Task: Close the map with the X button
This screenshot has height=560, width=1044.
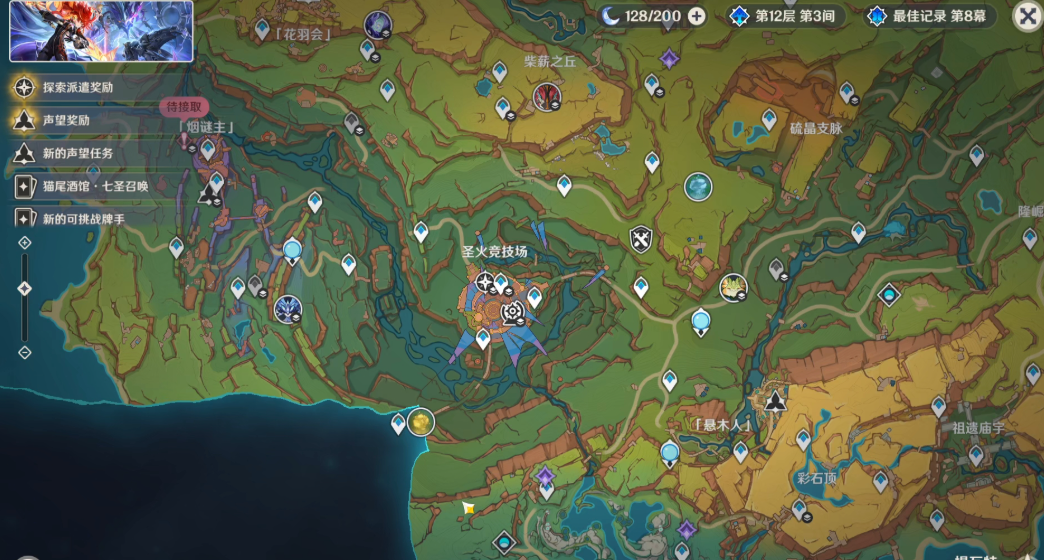Action: tap(1027, 16)
